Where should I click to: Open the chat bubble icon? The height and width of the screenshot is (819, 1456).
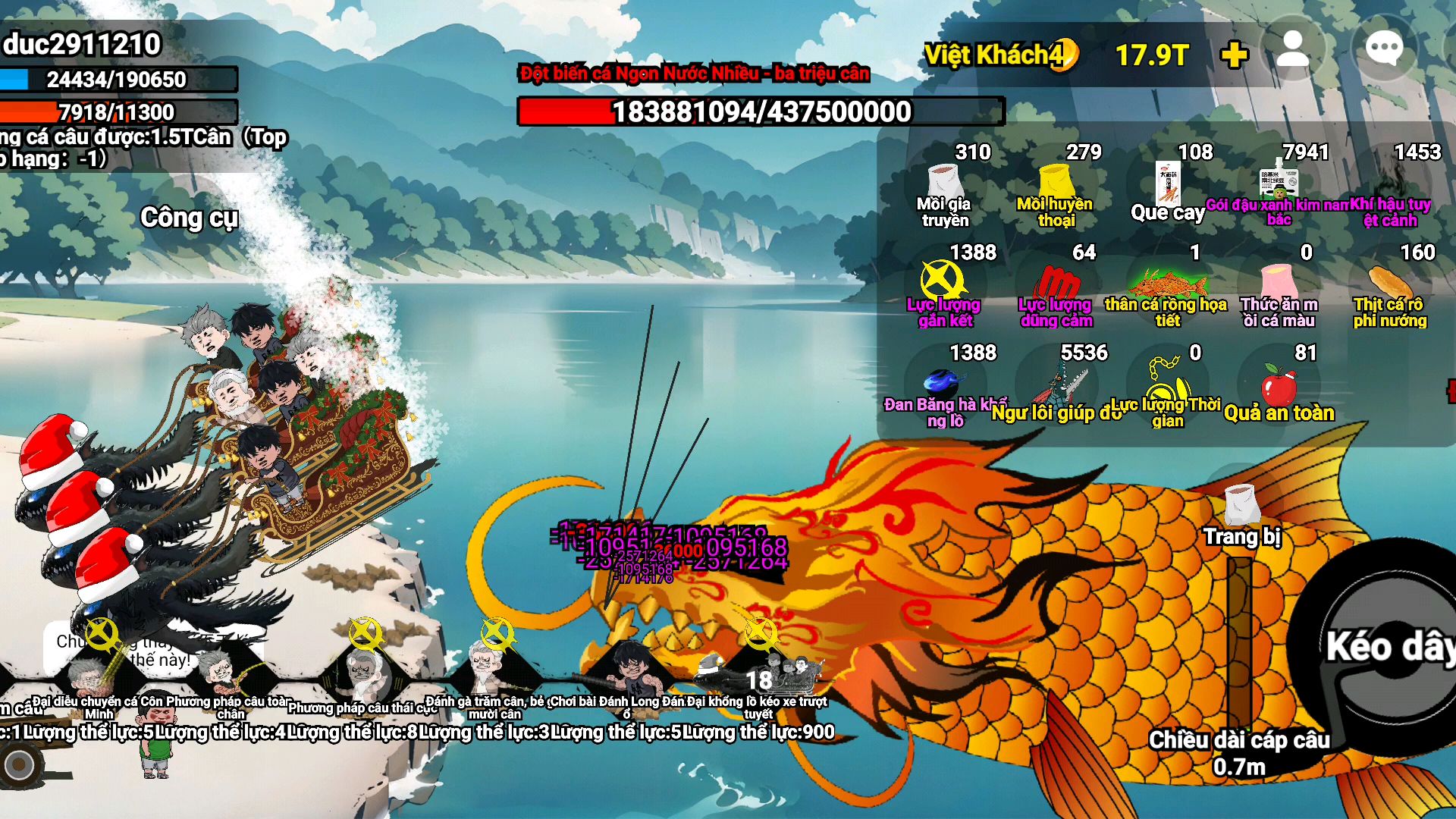(1384, 50)
